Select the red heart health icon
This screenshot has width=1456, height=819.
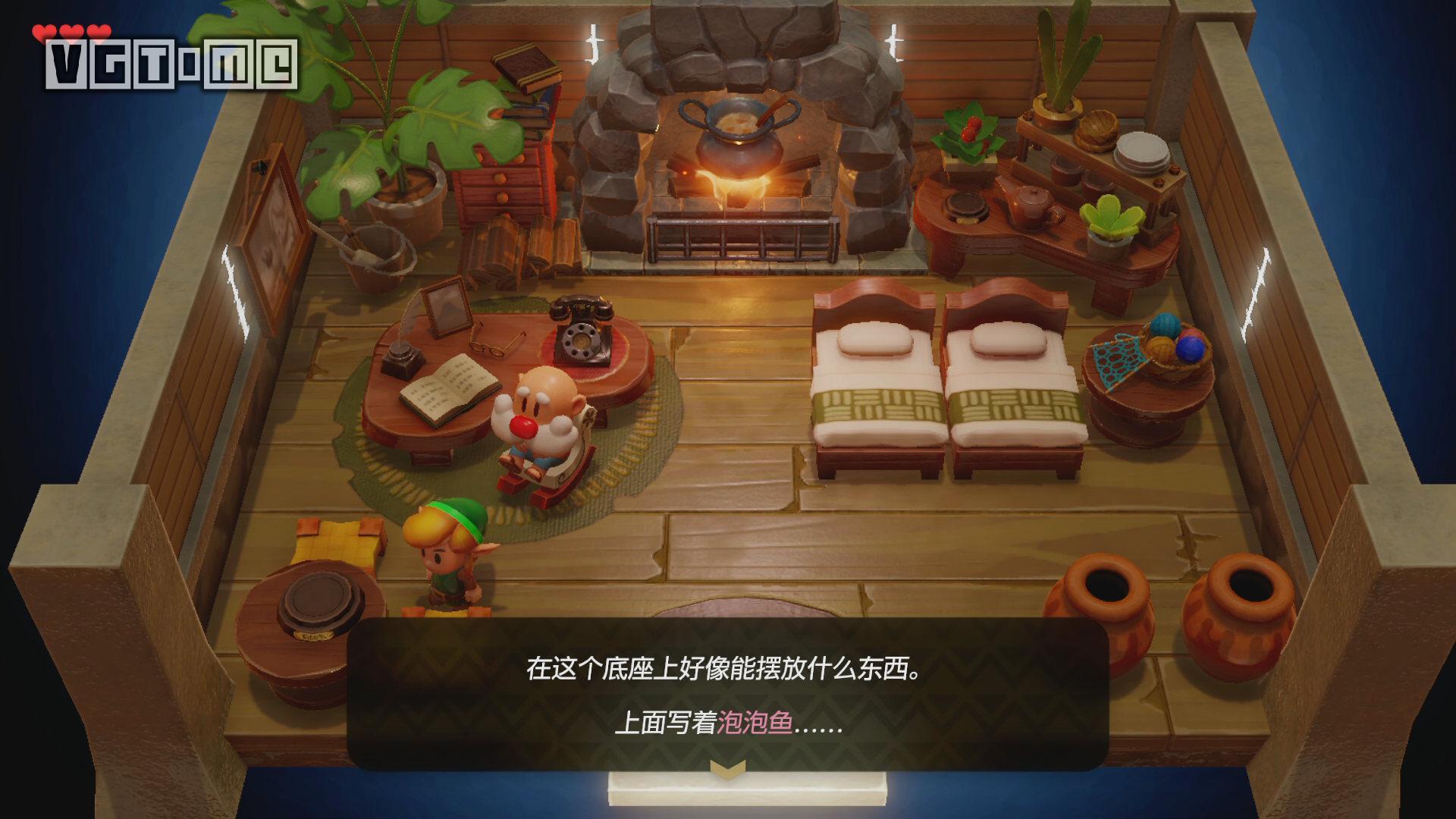click(45, 32)
